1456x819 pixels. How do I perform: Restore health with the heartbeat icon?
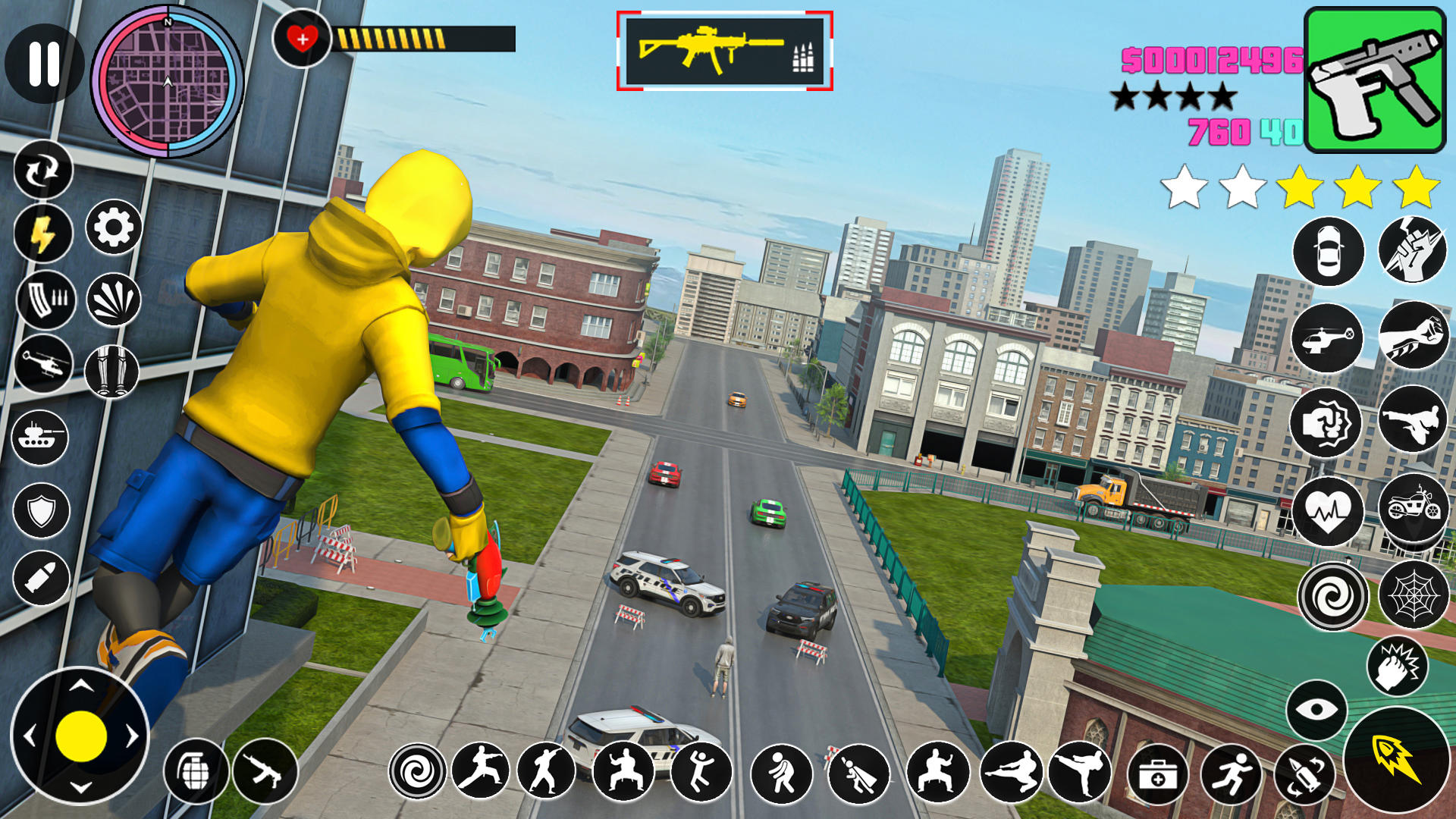[1328, 512]
